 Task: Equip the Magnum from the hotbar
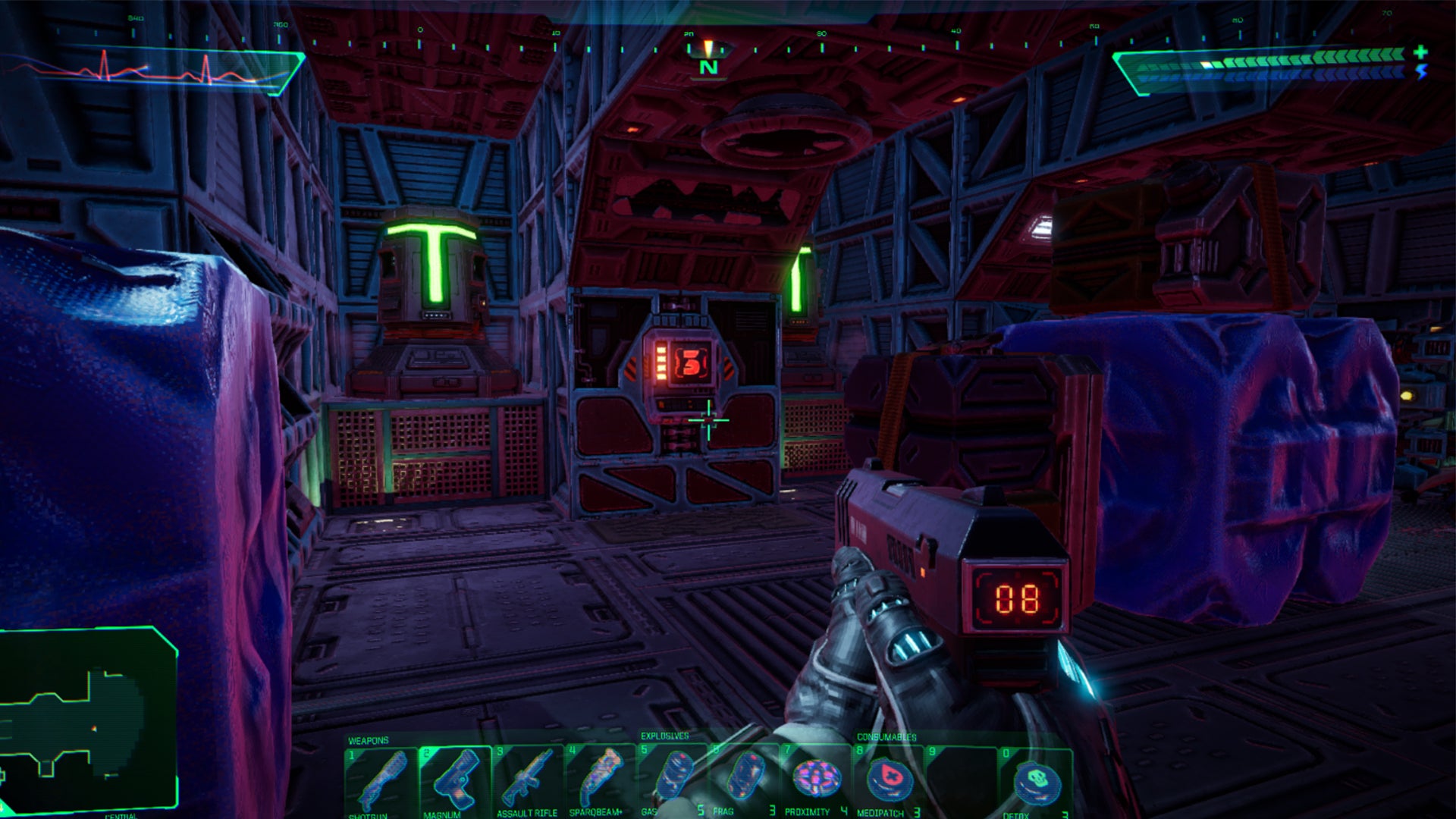(453, 781)
